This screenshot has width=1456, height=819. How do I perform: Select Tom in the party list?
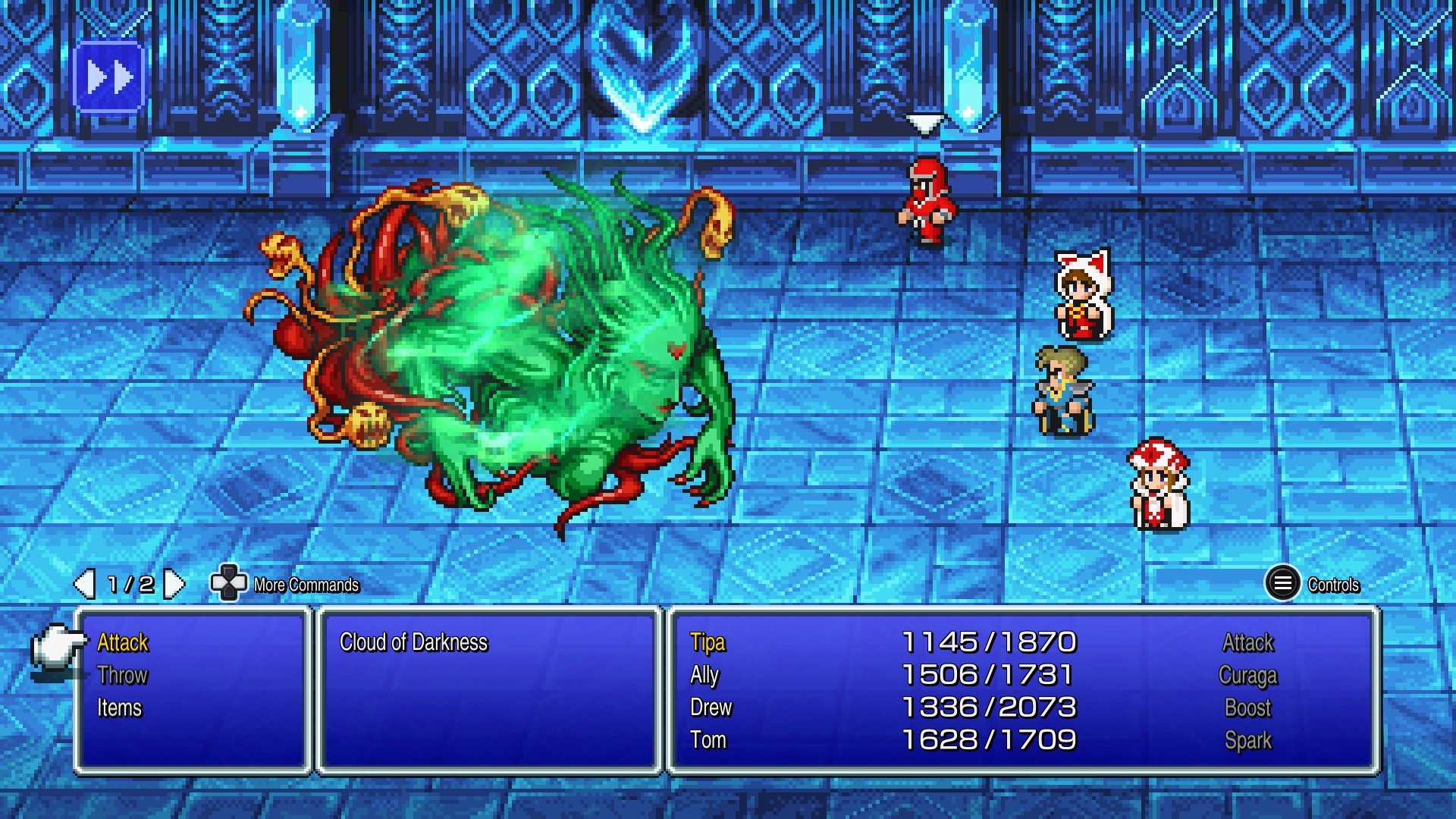click(x=708, y=740)
